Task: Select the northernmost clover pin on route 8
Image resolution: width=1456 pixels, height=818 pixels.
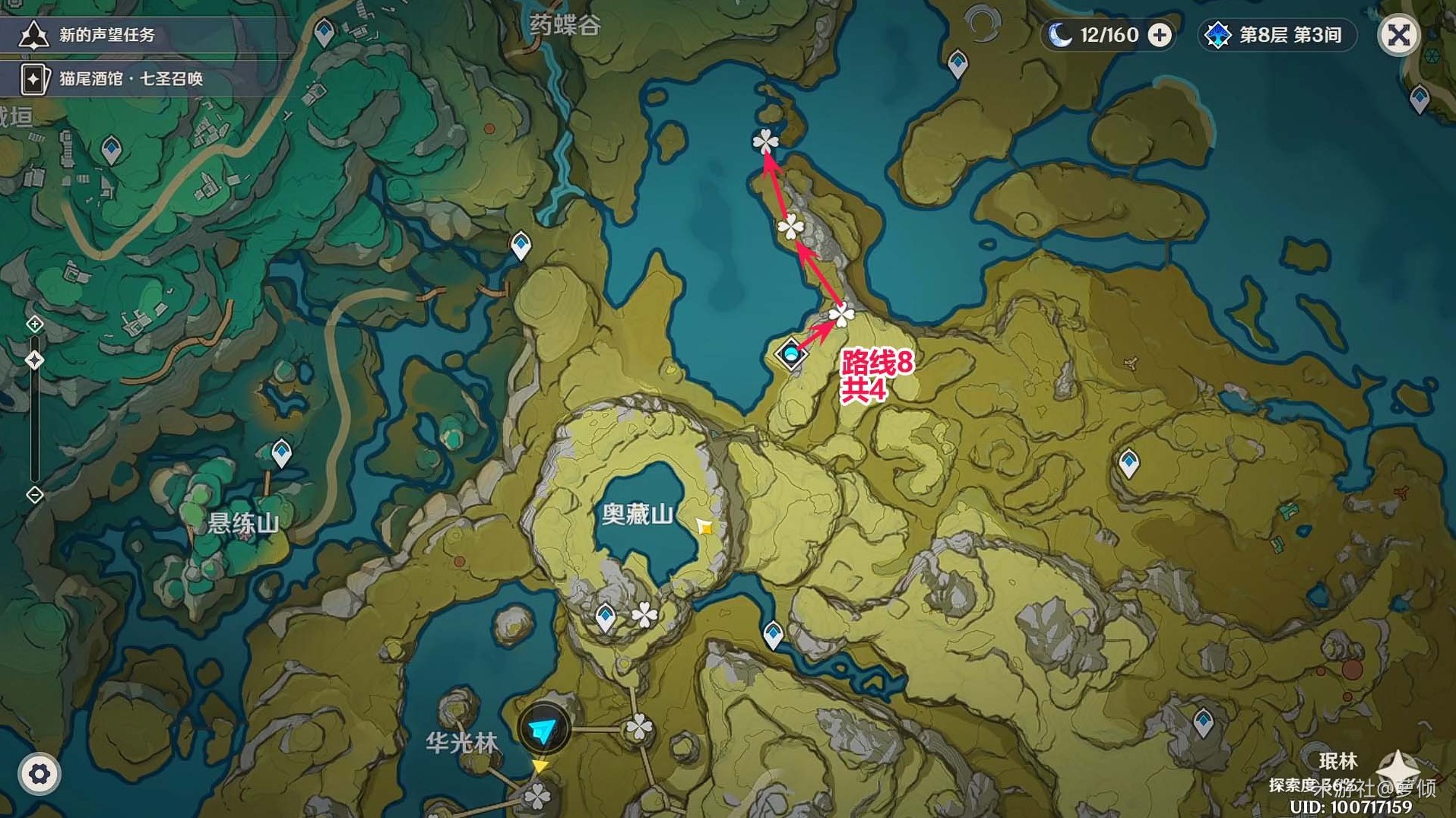Action: (765, 141)
